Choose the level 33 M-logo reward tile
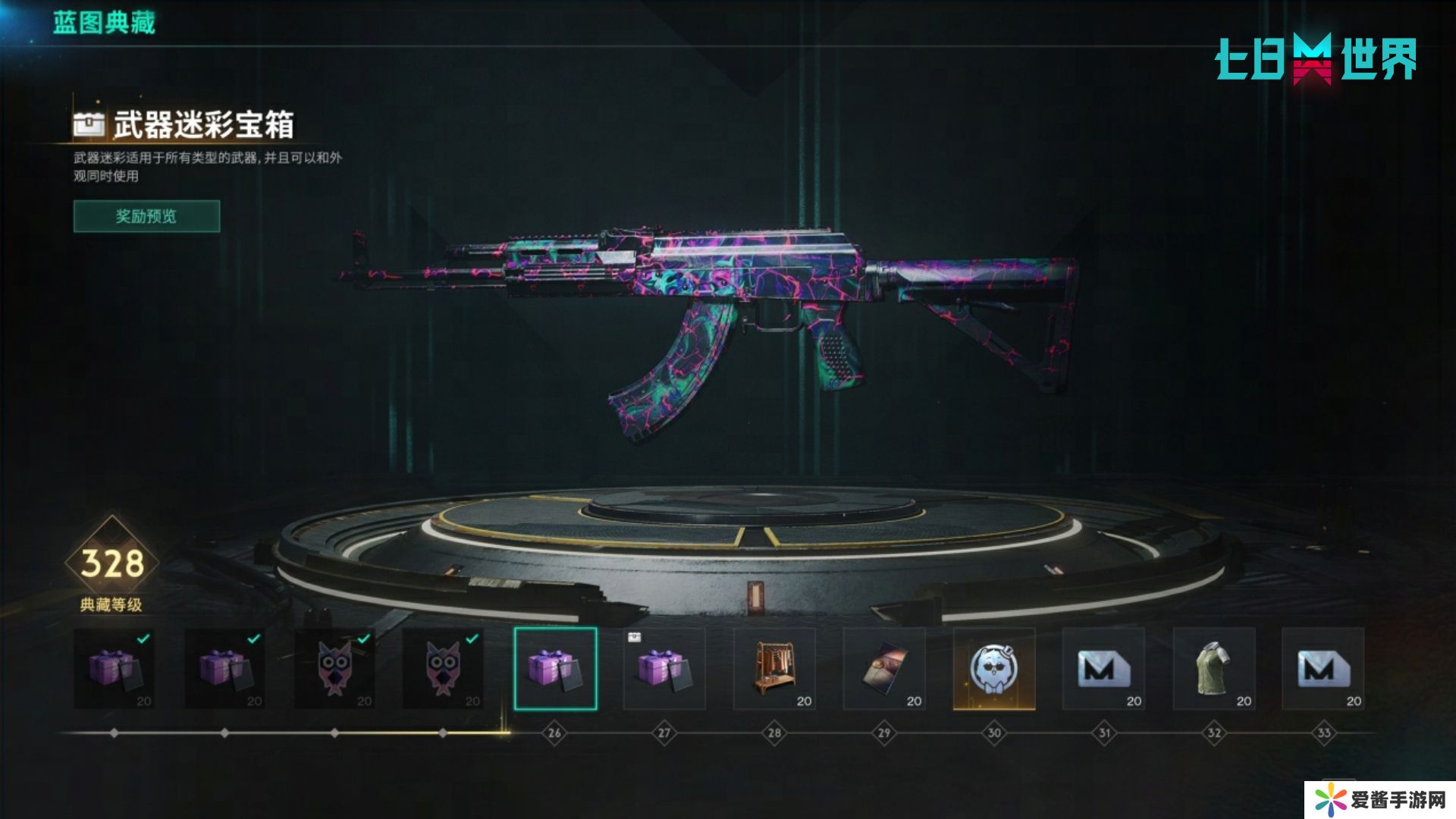This screenshot has width=1456, height=819. coord(1323,669)
